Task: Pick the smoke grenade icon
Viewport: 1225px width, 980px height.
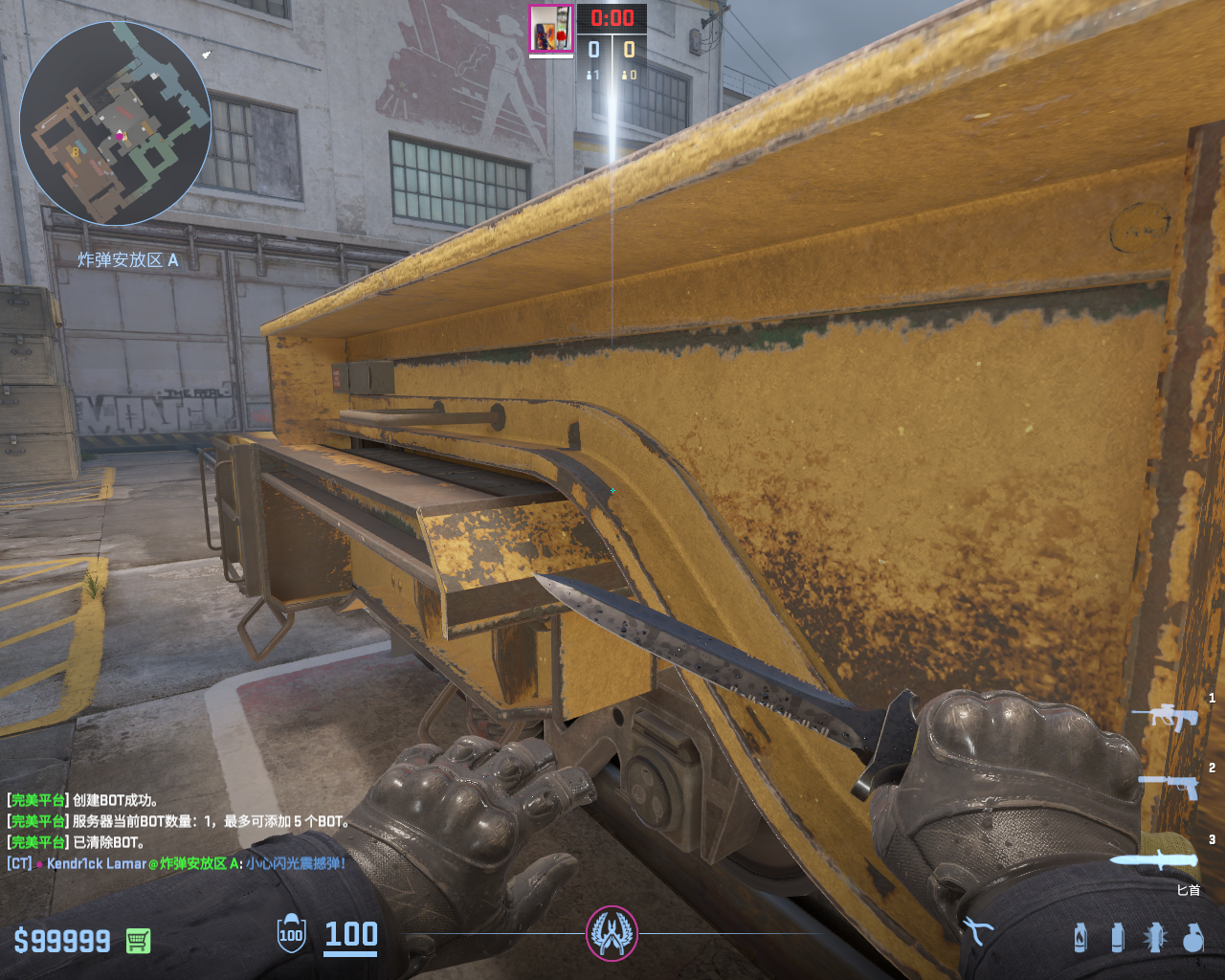Action: pyautogui.click(x=1117, y=938)
